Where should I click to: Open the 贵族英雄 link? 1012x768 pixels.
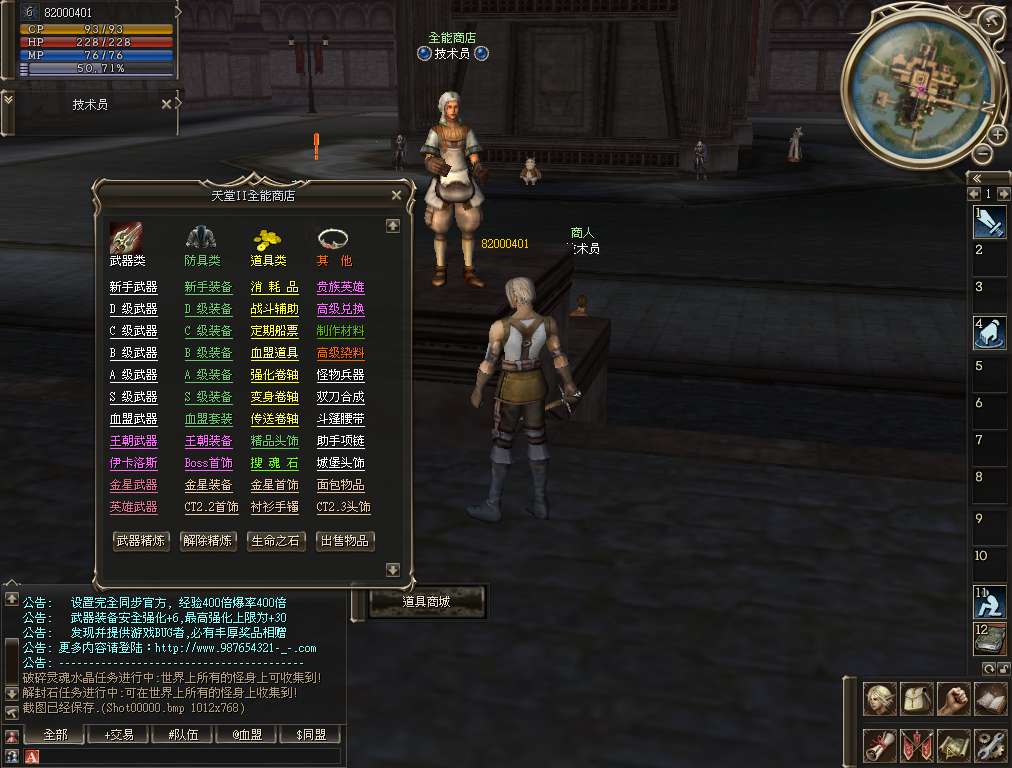[x=340, y=287]
